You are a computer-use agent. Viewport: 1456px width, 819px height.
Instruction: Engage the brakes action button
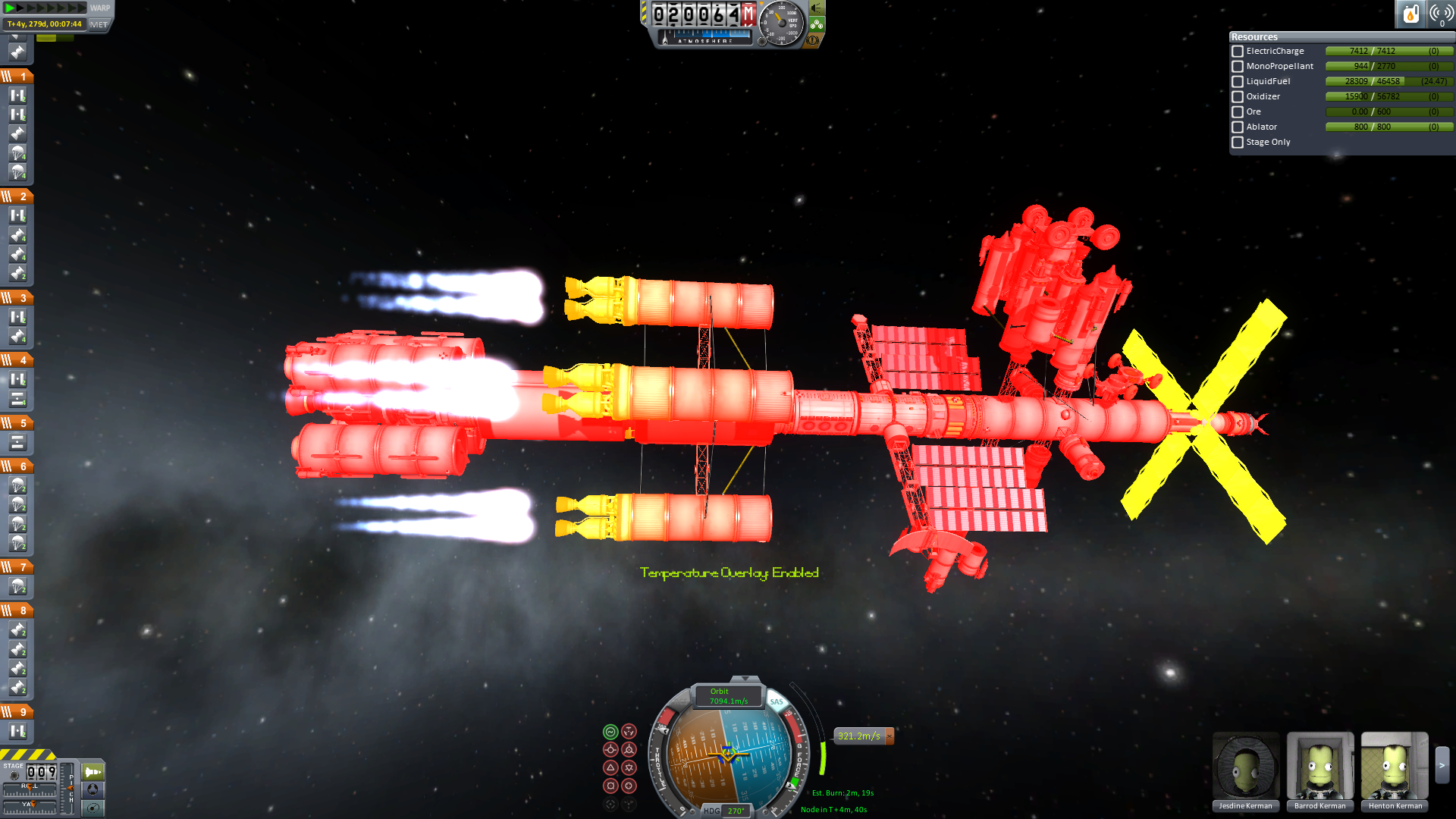(813, 40)
